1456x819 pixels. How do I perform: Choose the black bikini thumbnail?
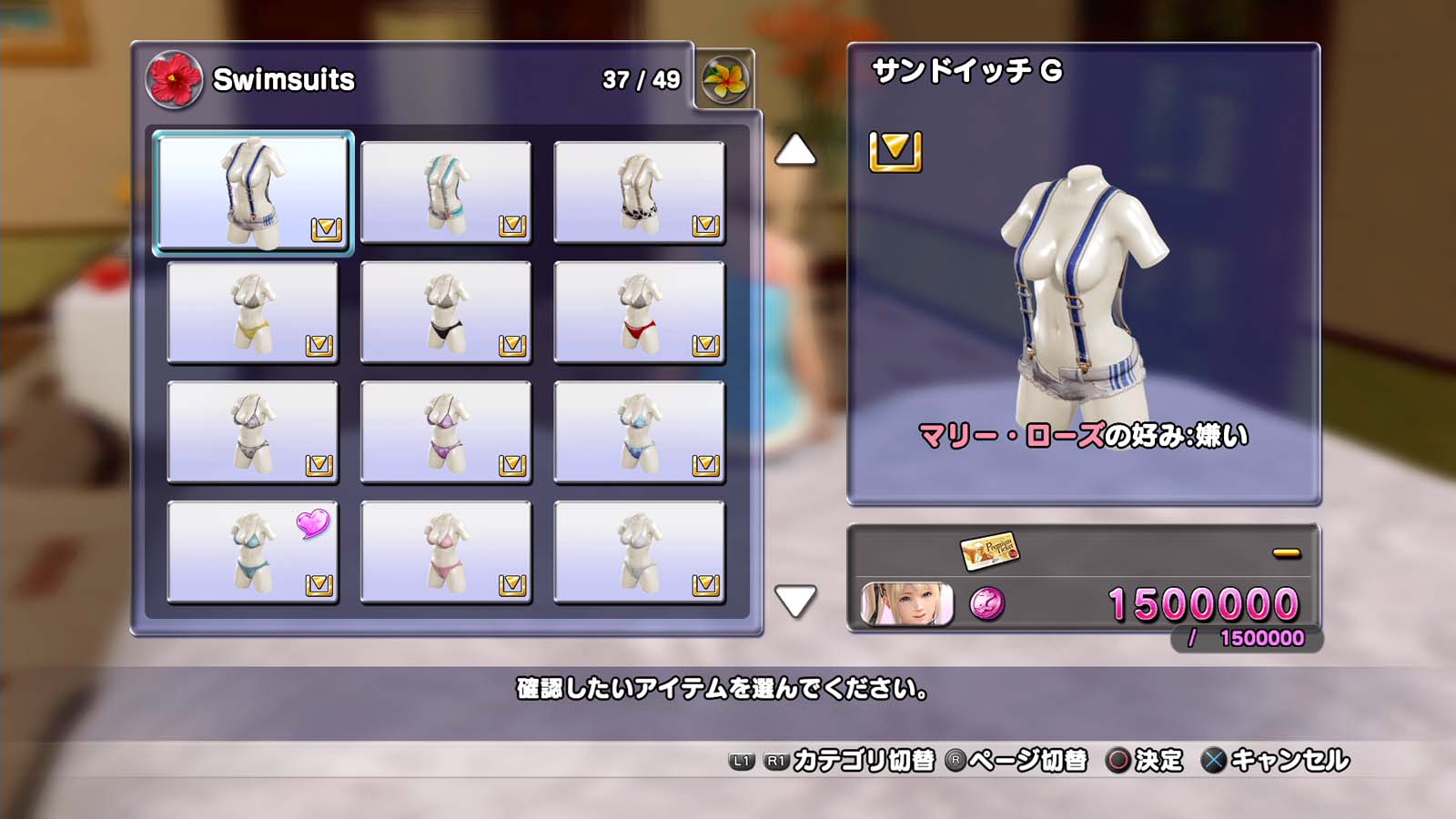click(x=446, y=312)
